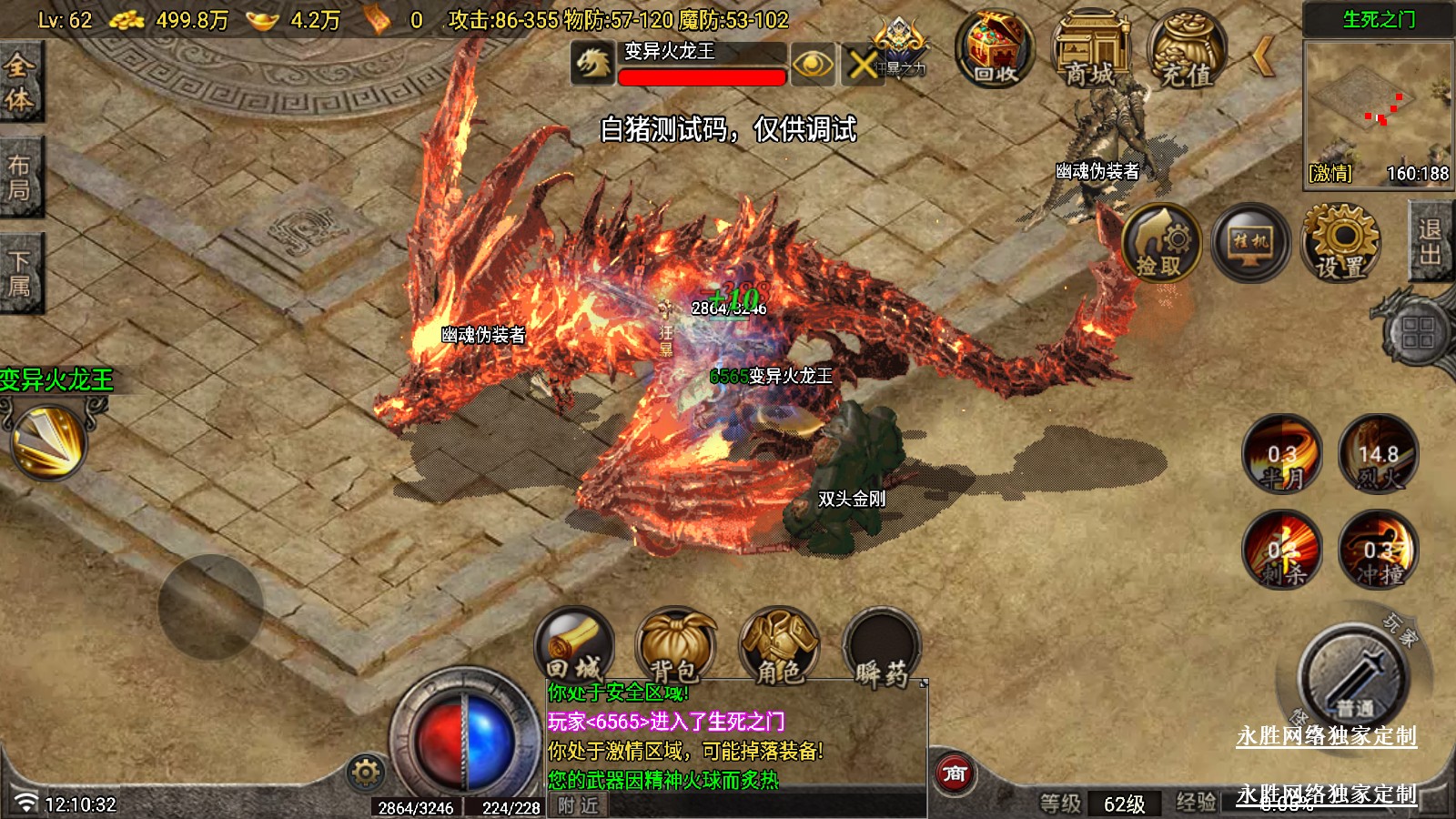
Task: Use the 刺杀 skill
Action: click(1282, 550)
